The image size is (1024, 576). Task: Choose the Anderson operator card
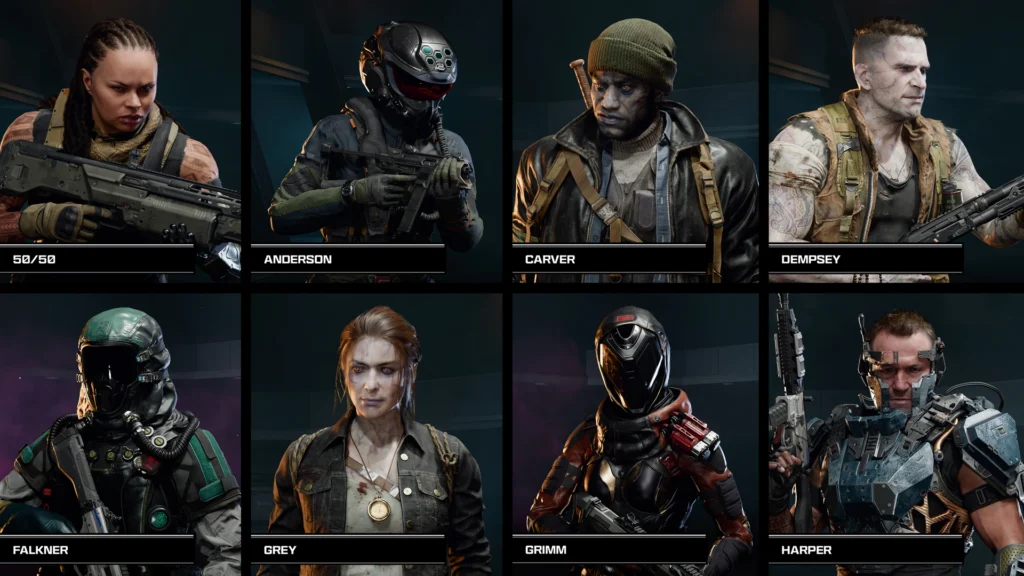374,140
